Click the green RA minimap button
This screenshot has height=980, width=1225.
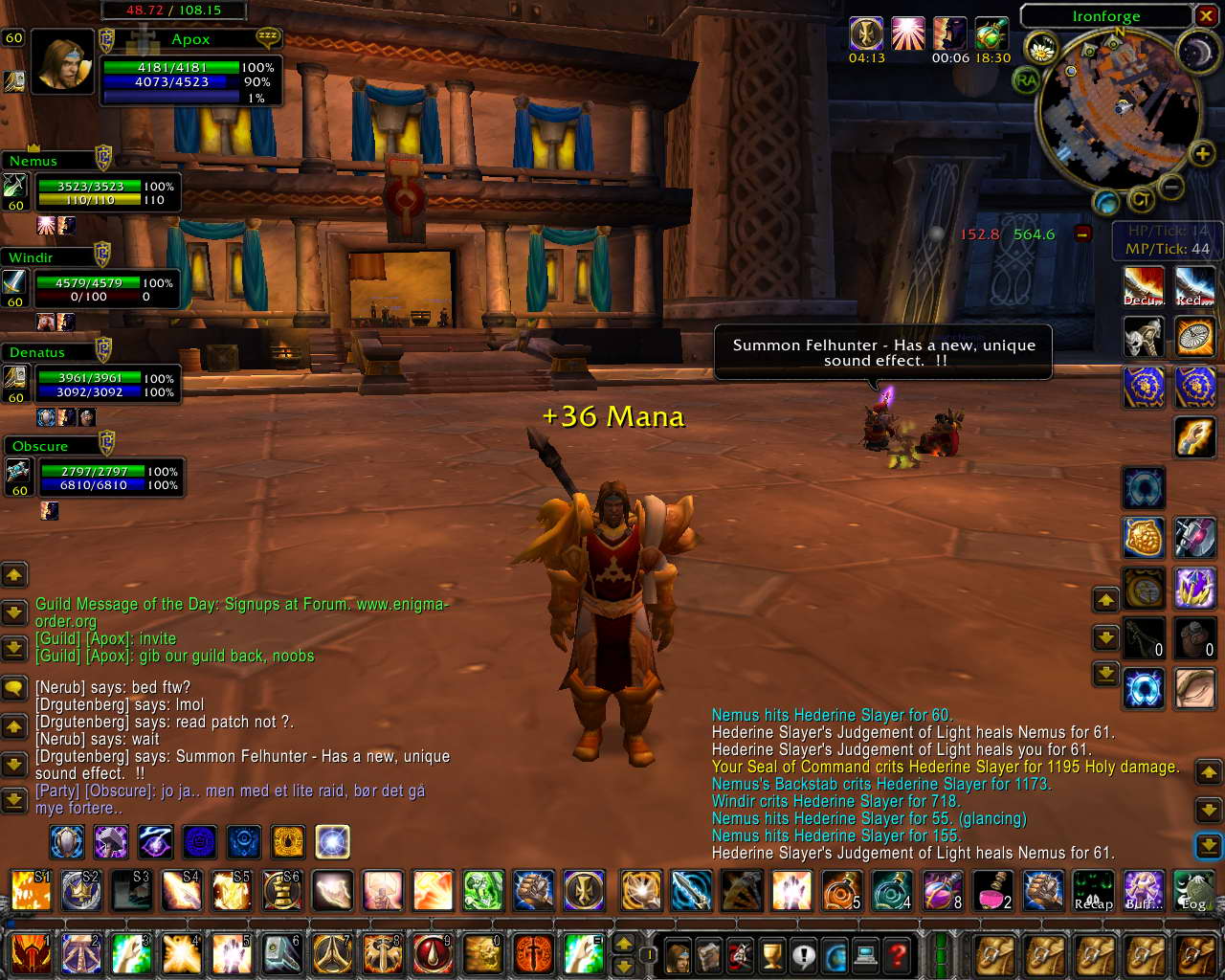coord(1026,81)
